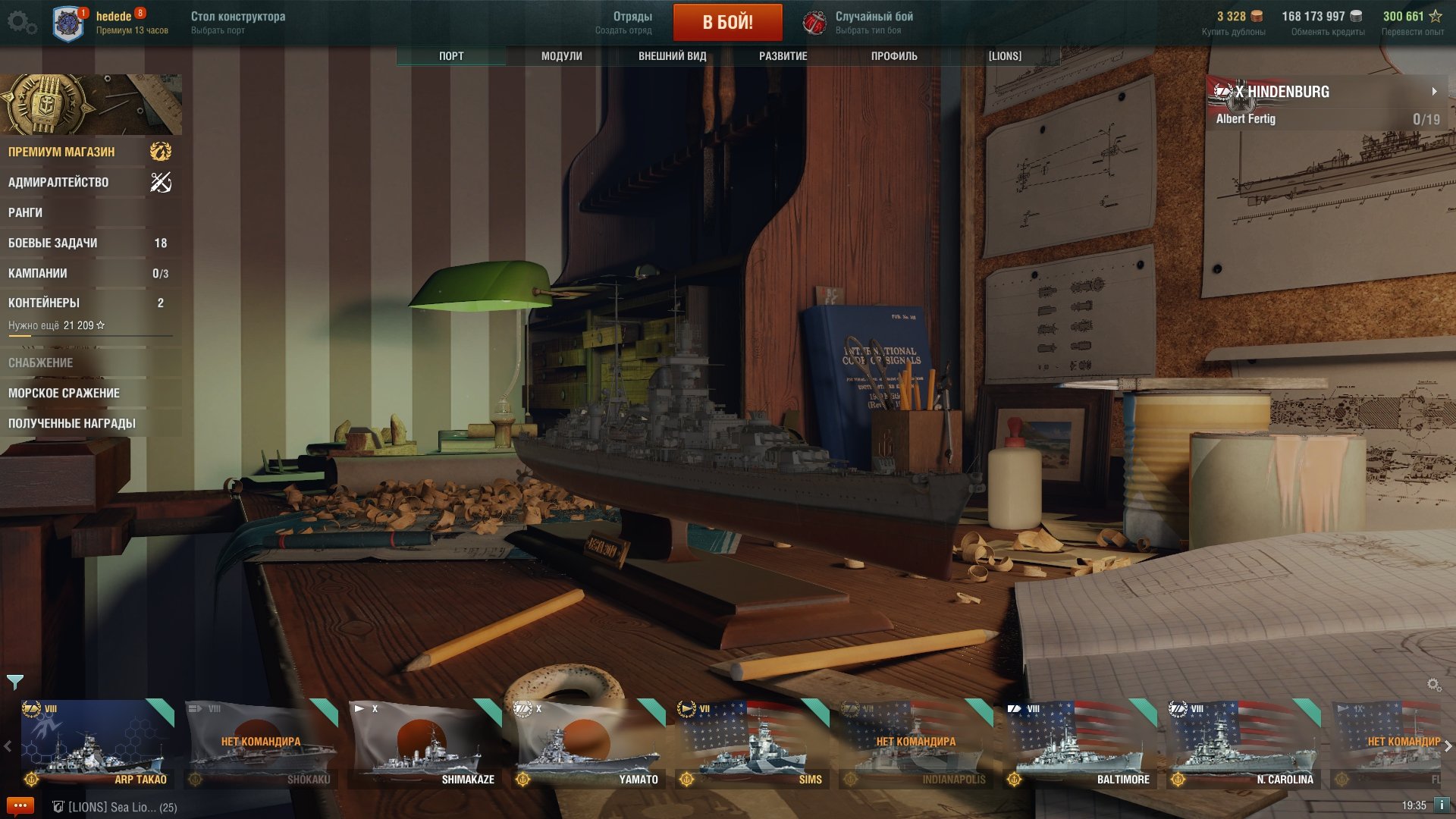This screenshot has height=819, width=1456.
Task: Open the ВНЕШНИЙ ВИД tab
Action: click(x=672, y=56)
